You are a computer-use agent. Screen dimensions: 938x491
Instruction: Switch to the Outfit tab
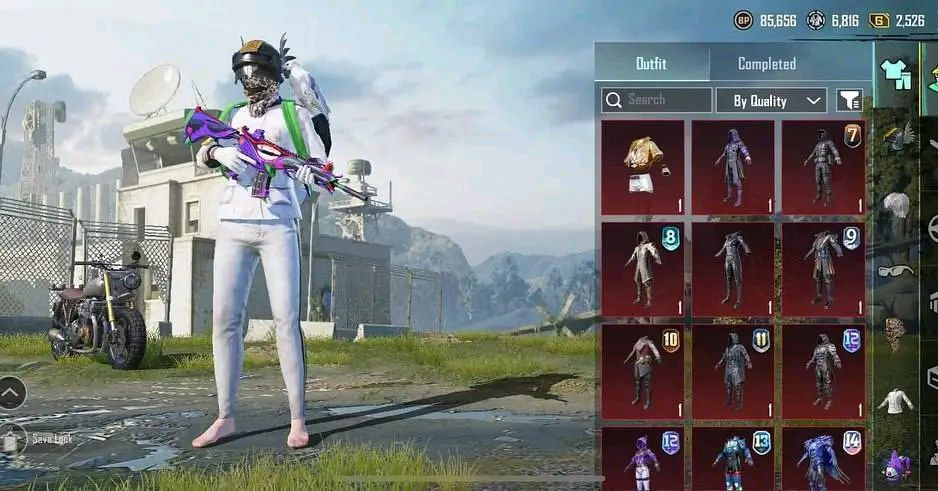tap(651, 64)
